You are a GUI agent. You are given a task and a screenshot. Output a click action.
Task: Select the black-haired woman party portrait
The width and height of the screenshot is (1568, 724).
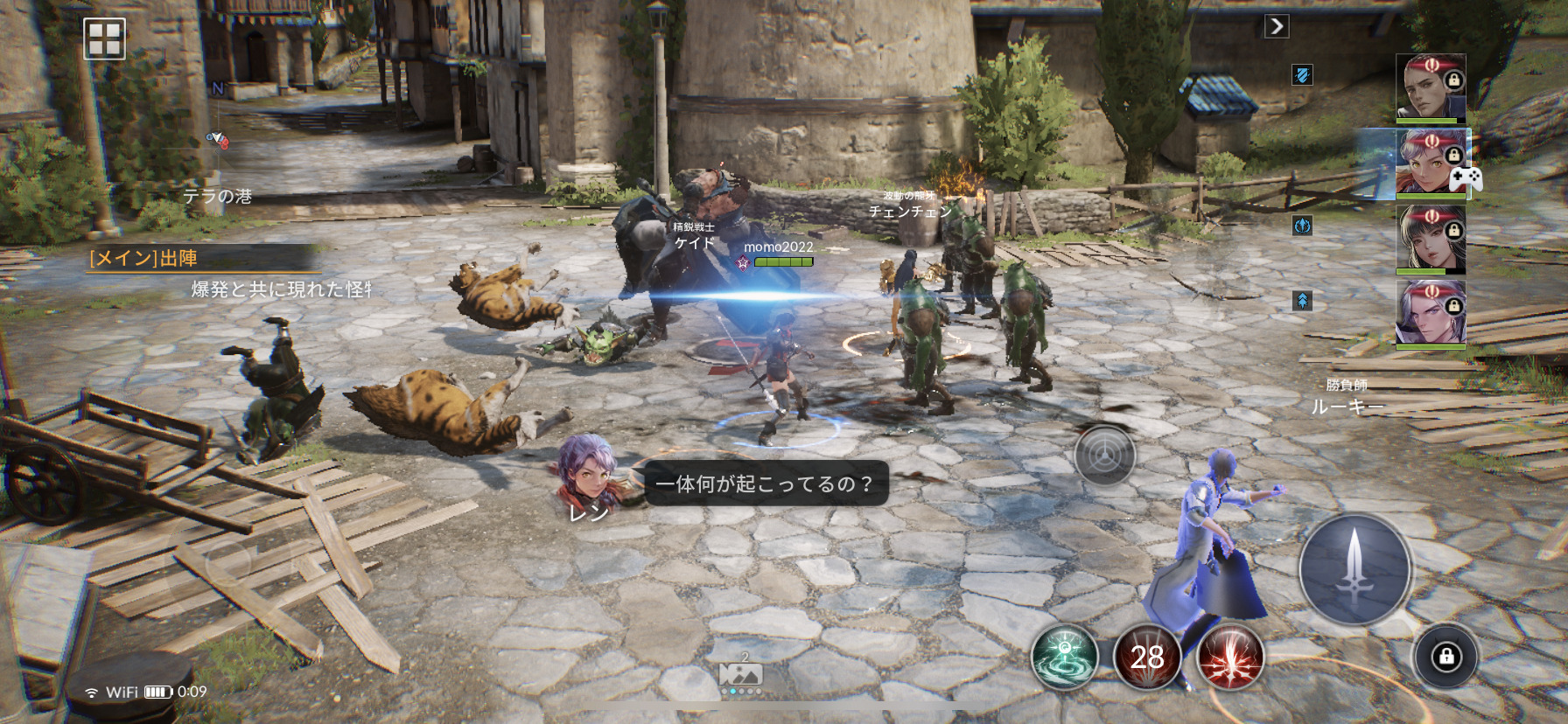pyautogui.click(x=1430, y=237)
